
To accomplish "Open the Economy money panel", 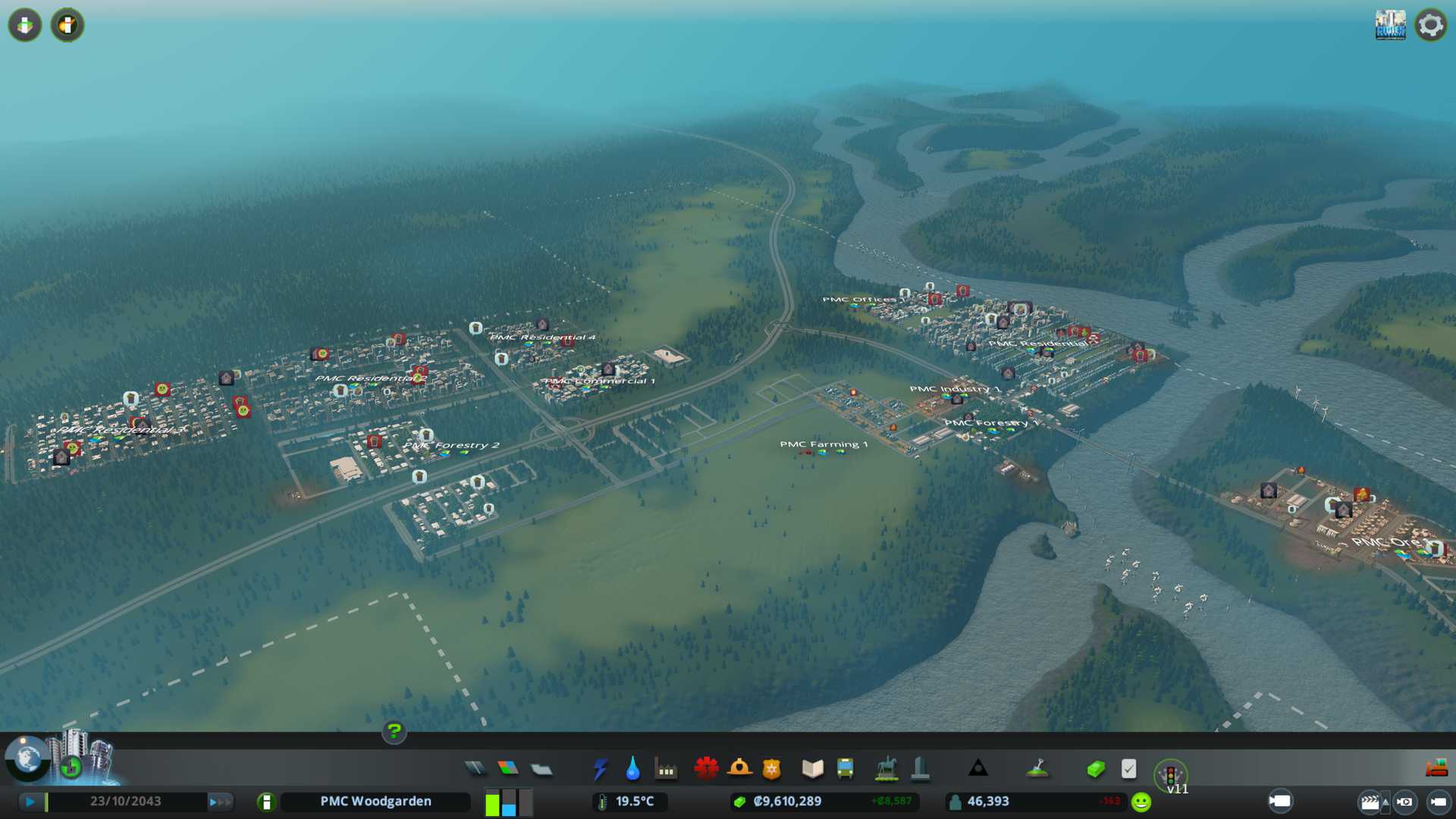I will pyautogui.click(x=1095, y=769).
